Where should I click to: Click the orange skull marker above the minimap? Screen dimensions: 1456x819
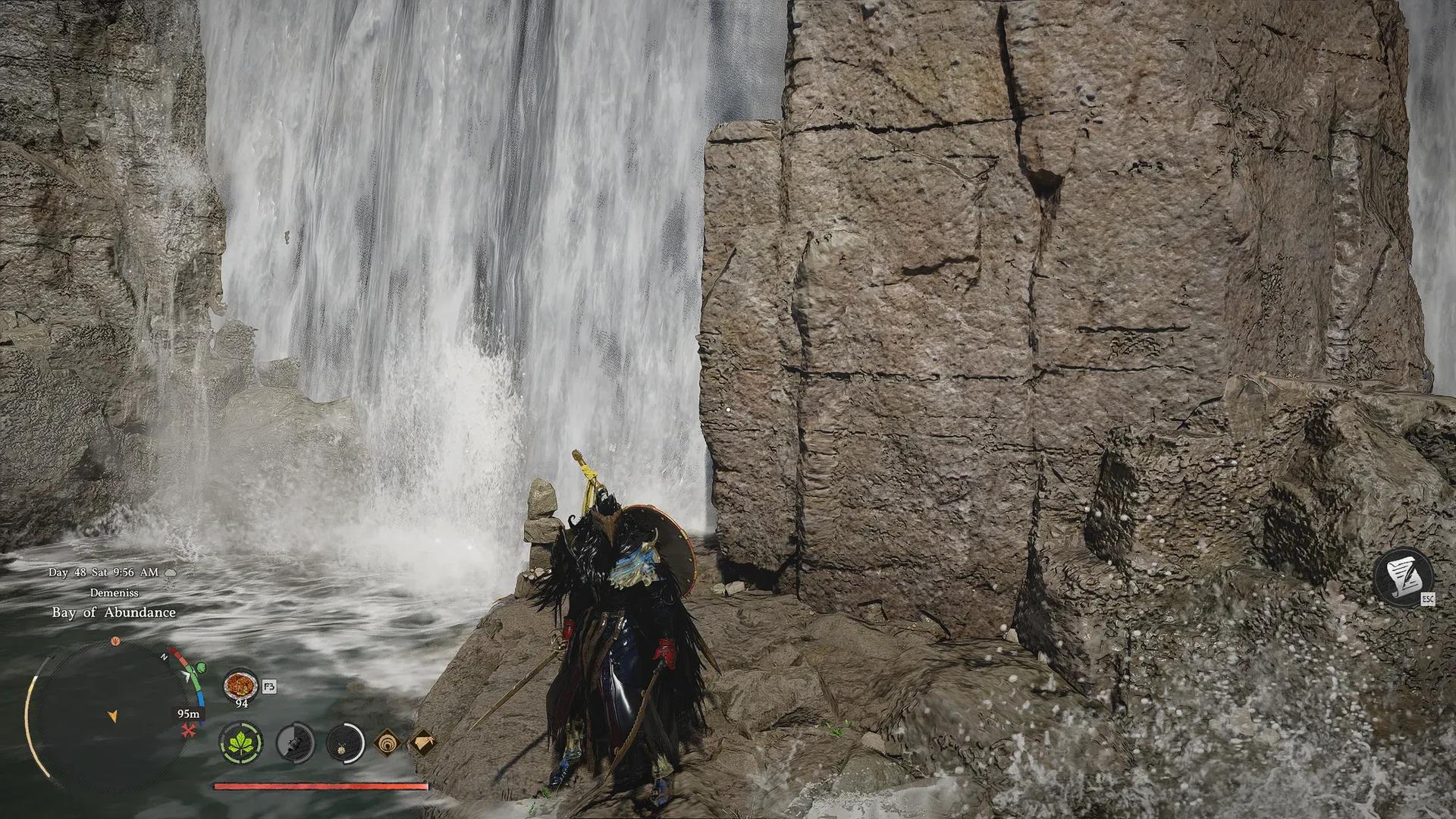point(115,642)
